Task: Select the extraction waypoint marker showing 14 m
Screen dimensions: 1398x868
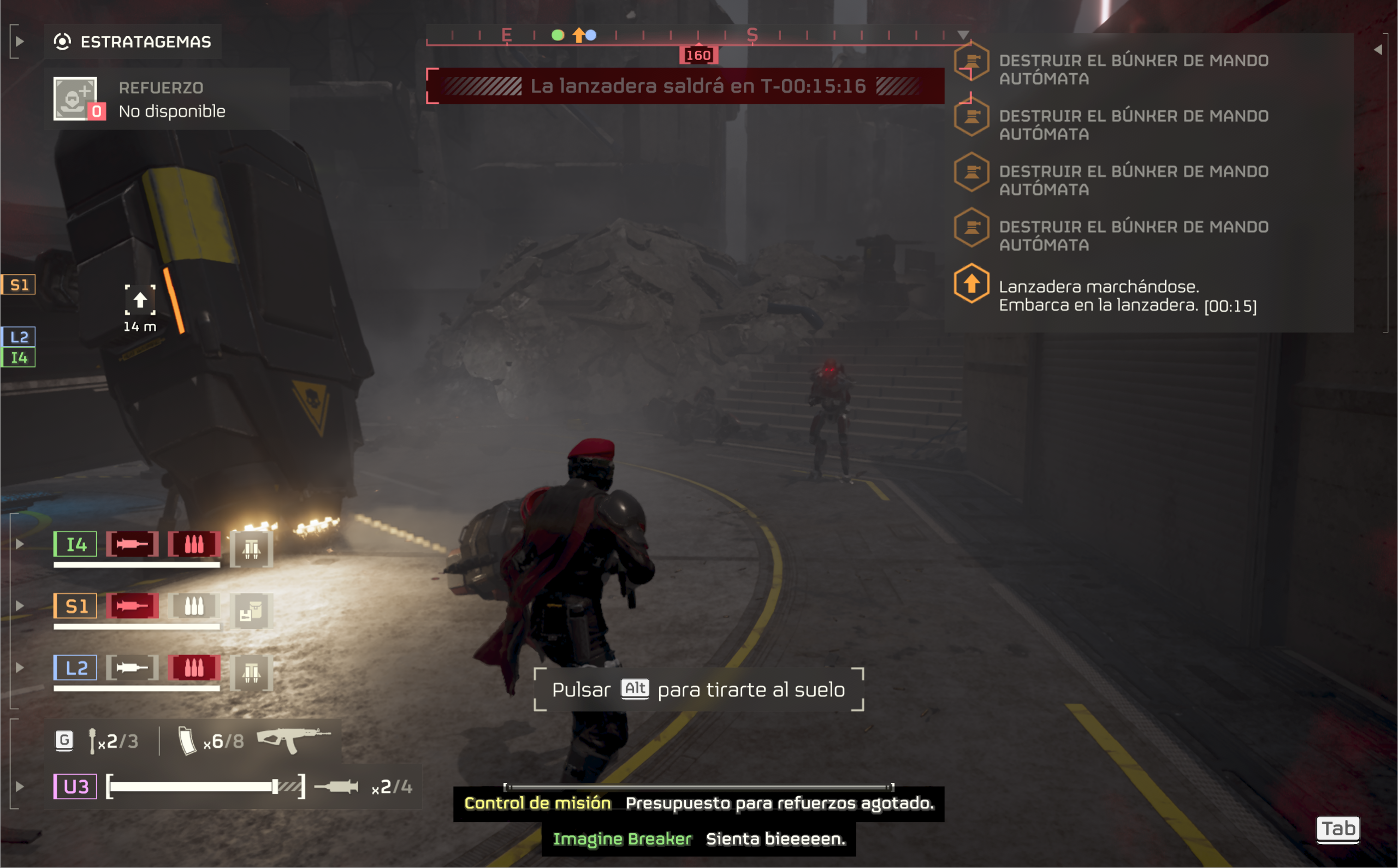Action: click(140, 300)
